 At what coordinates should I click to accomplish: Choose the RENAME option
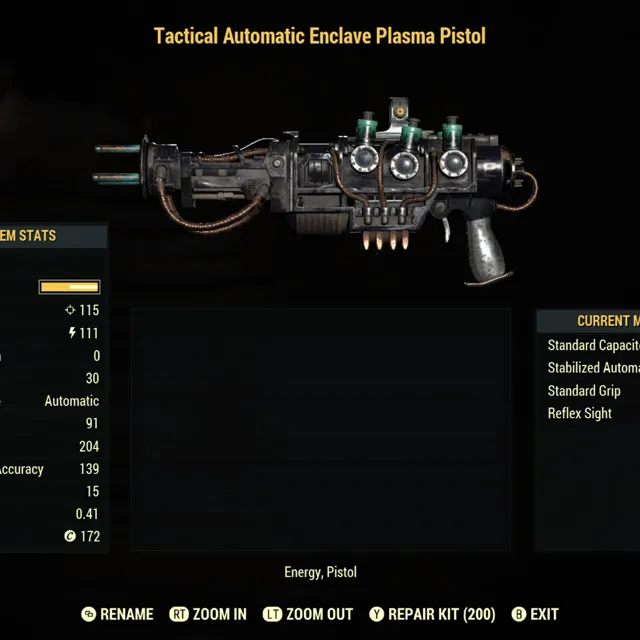[x=118, y=614]
